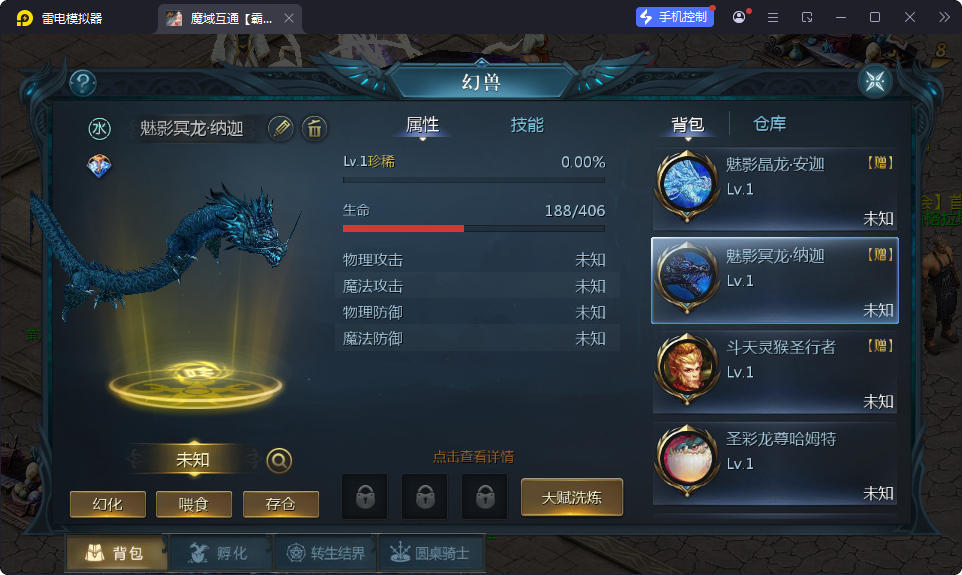962x575 pixels.
Task: Delete pet using the trash can icon
Action: (x=314, y=127)
